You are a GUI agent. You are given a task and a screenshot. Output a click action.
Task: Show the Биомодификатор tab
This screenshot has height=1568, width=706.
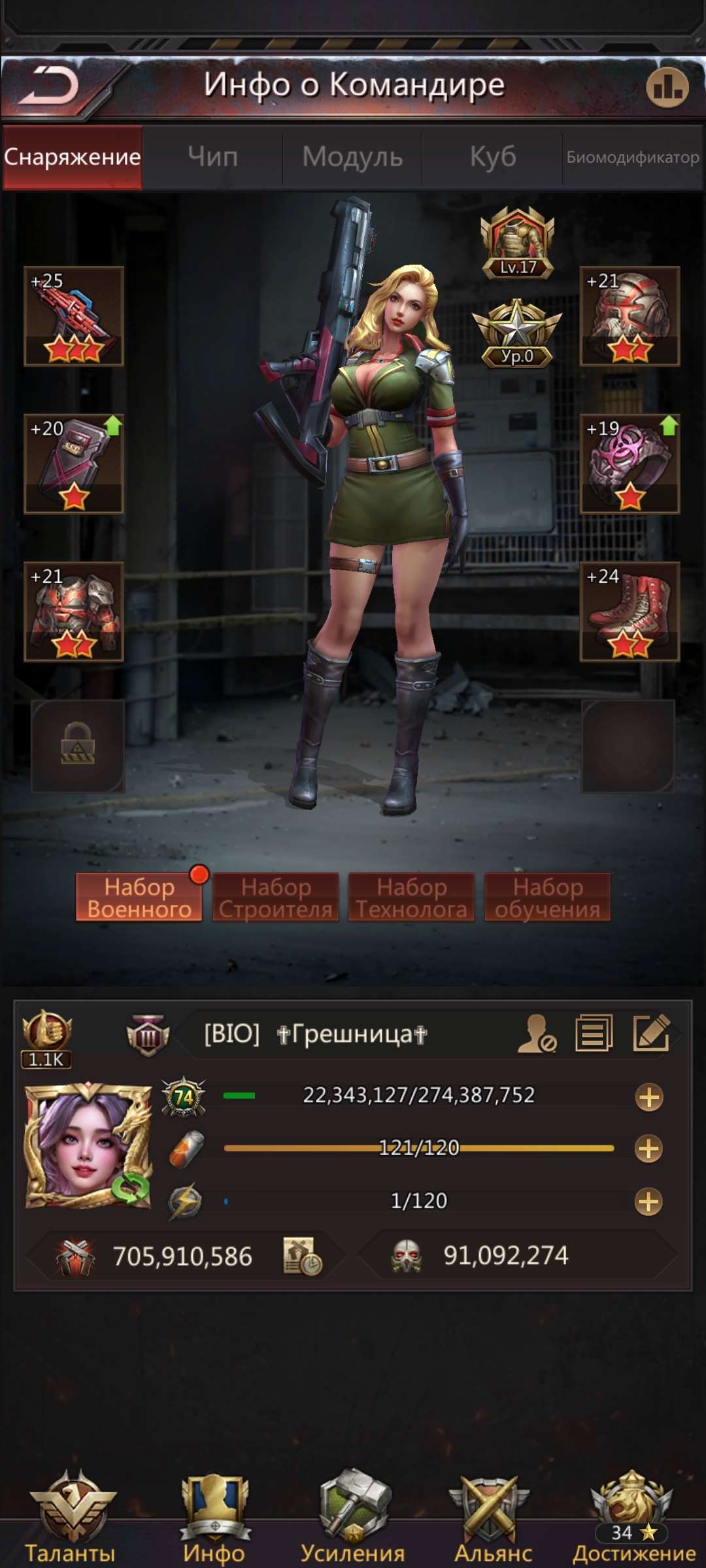pyautogui.click(x=632, y=157)
